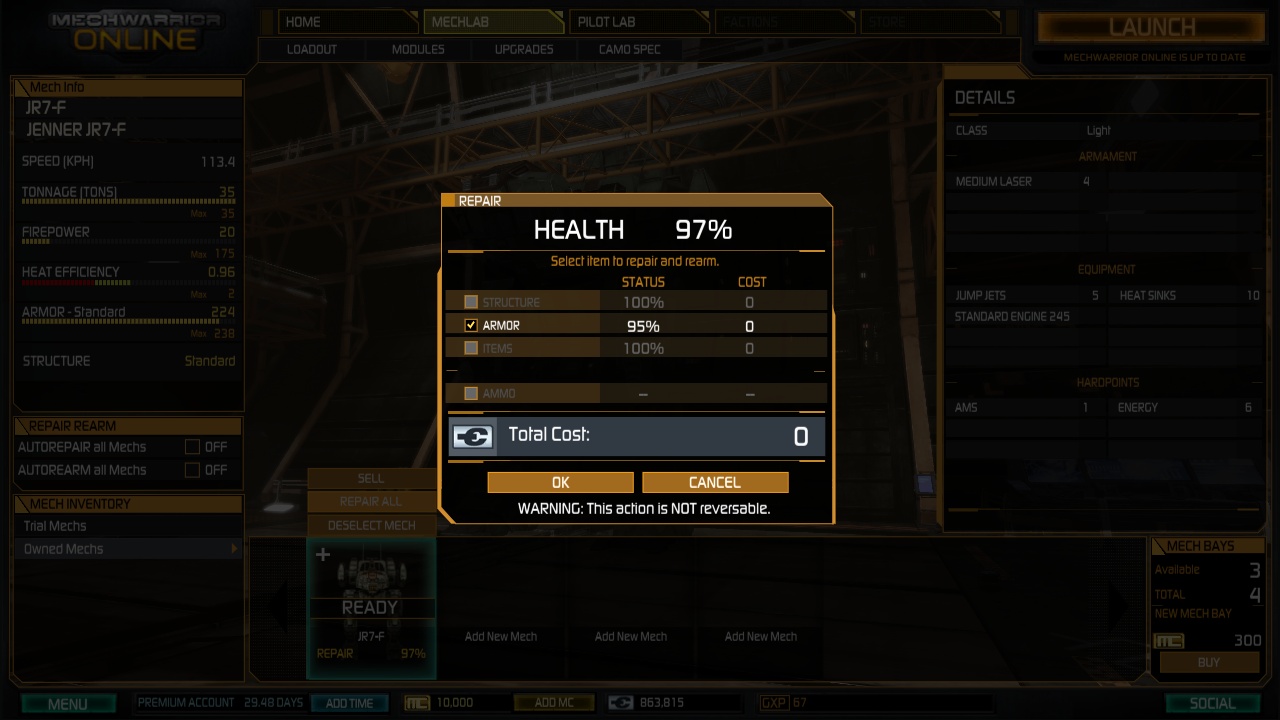Click the Add MC button

[553, 703]
